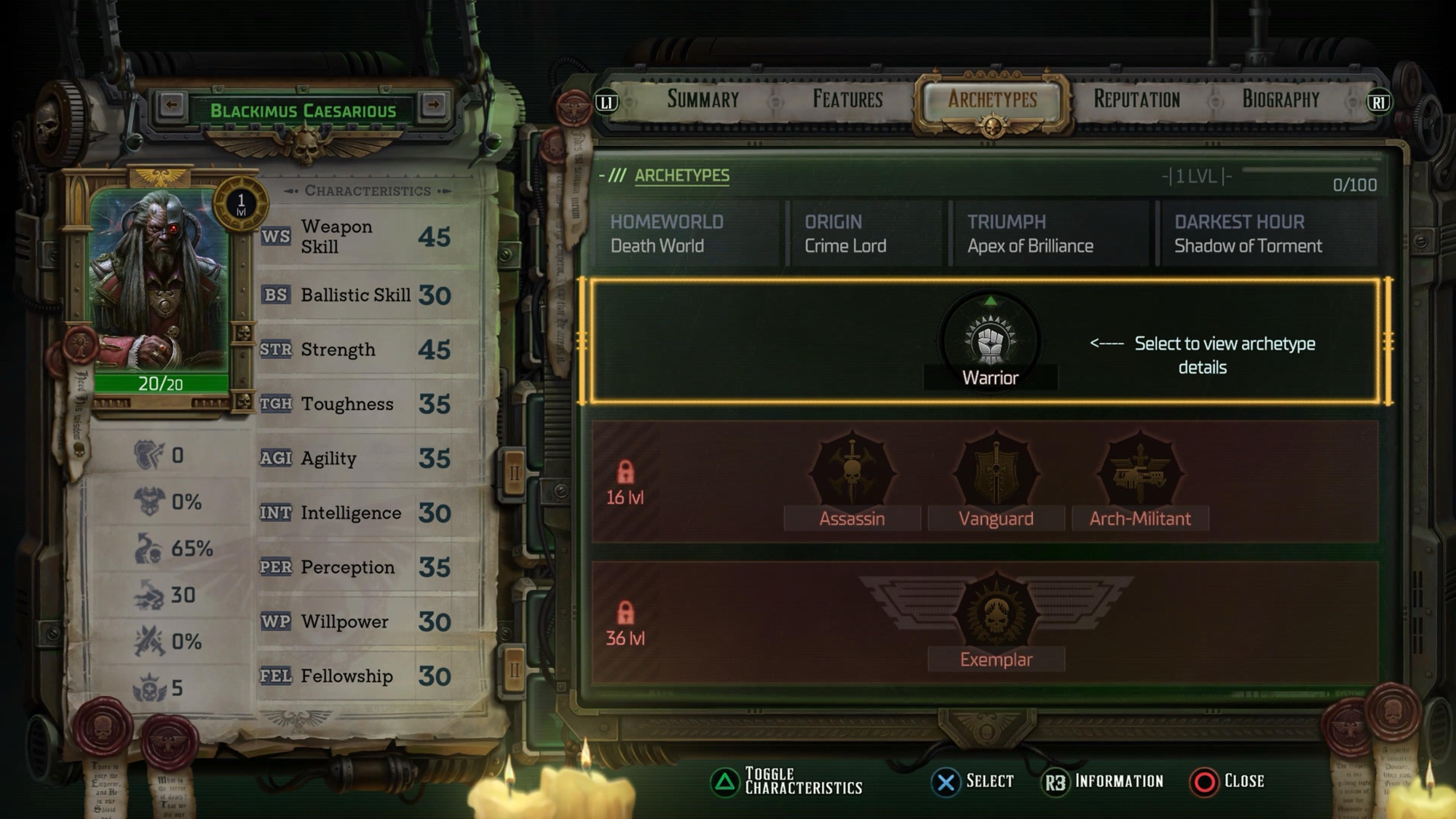Screen dimensions: 1456x819
Task: Go to previous character with left arrow
Action: [172, 106]
